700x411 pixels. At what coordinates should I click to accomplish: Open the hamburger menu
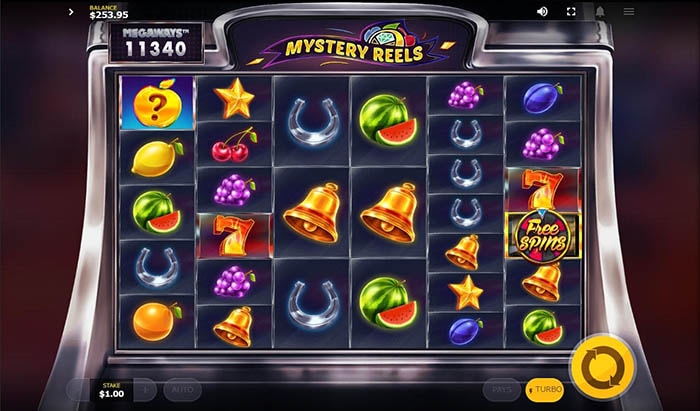[x=629, y=12]
